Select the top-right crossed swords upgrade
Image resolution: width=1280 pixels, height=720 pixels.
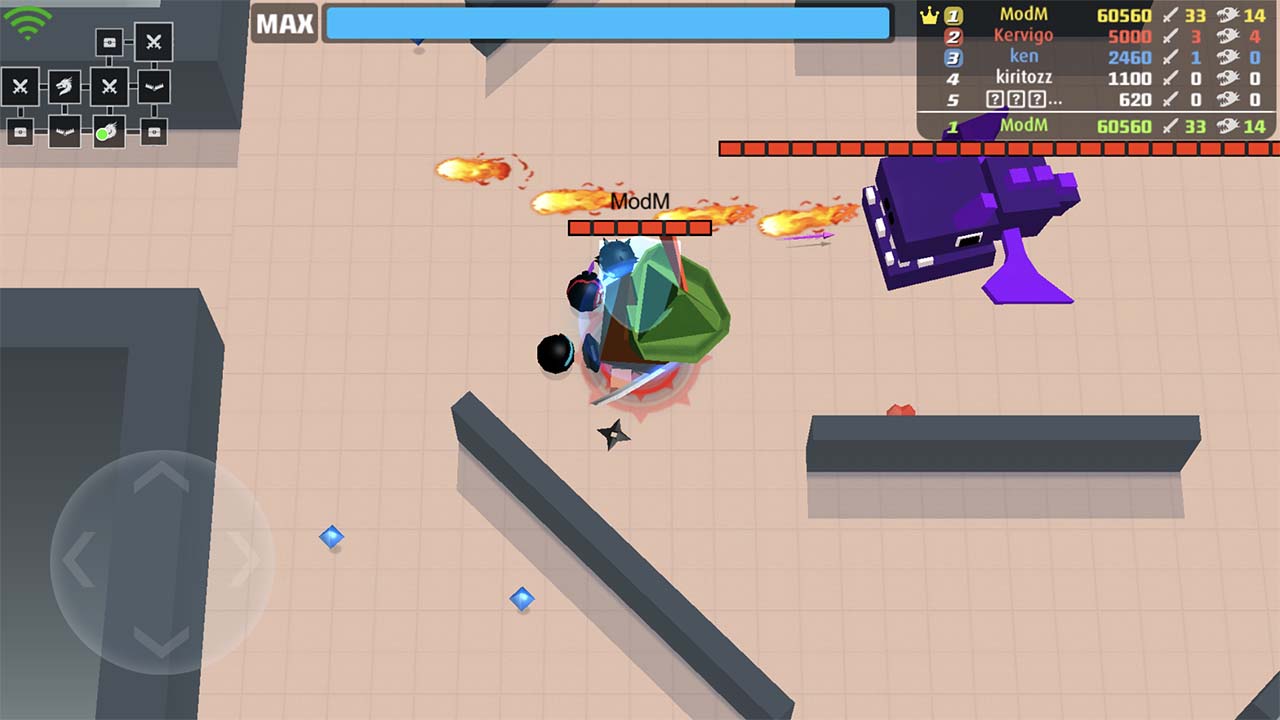tap(153, 42)
